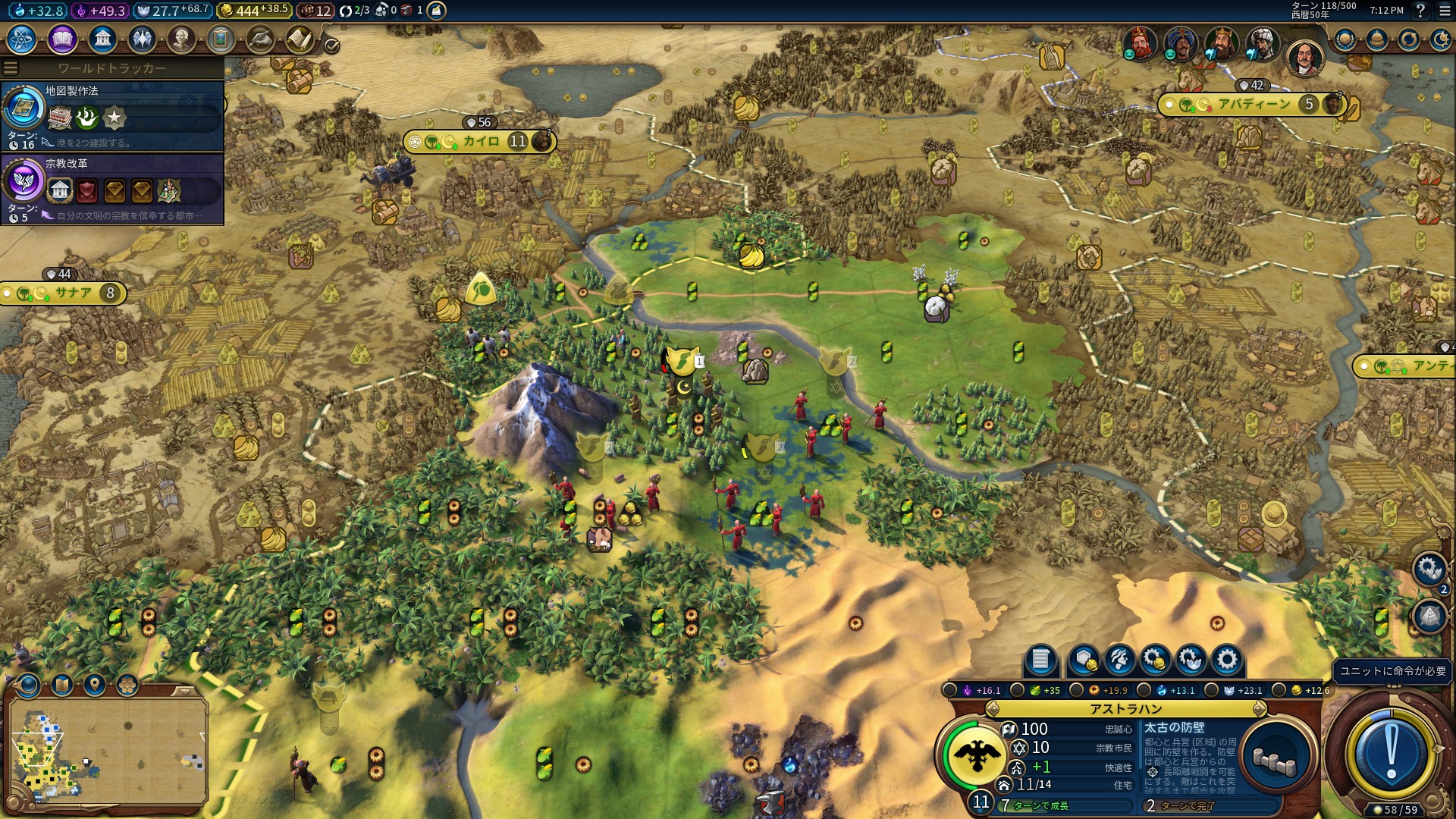Open the game menu in the top bar
The height and width of the screenshot is (819, 1456).
click(1442, 11)
